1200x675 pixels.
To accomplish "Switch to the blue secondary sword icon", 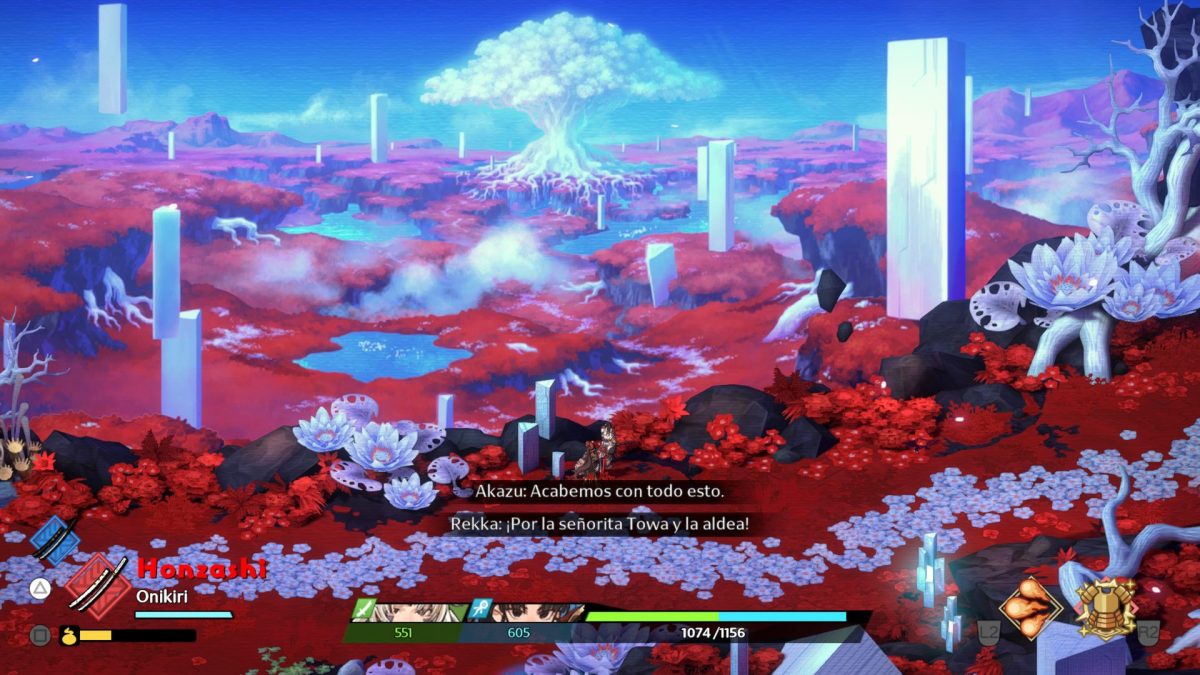I will coord(54,539).
